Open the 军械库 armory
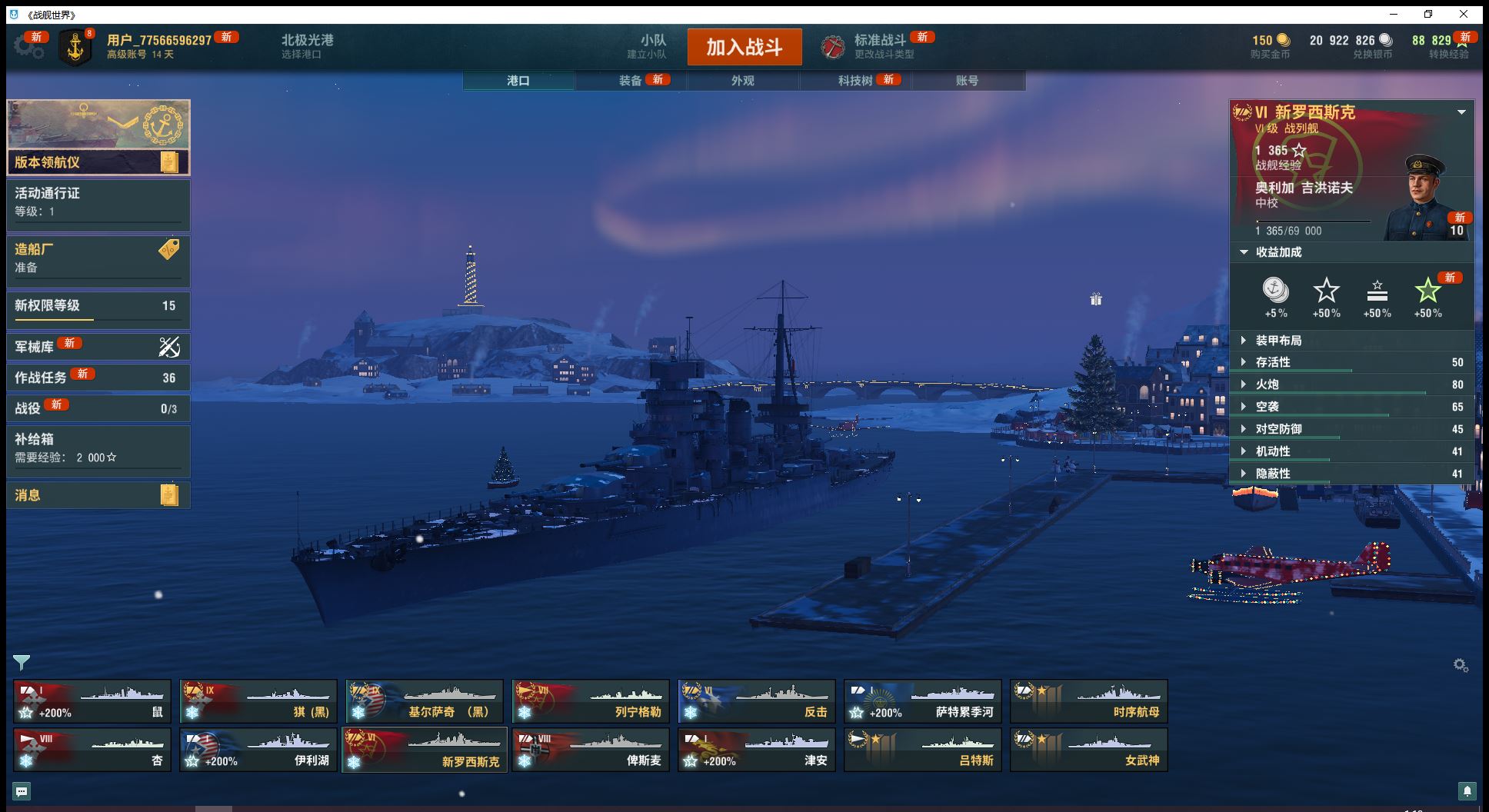The width and height of the screenshot is (1489, 812). tap(98, 347)
